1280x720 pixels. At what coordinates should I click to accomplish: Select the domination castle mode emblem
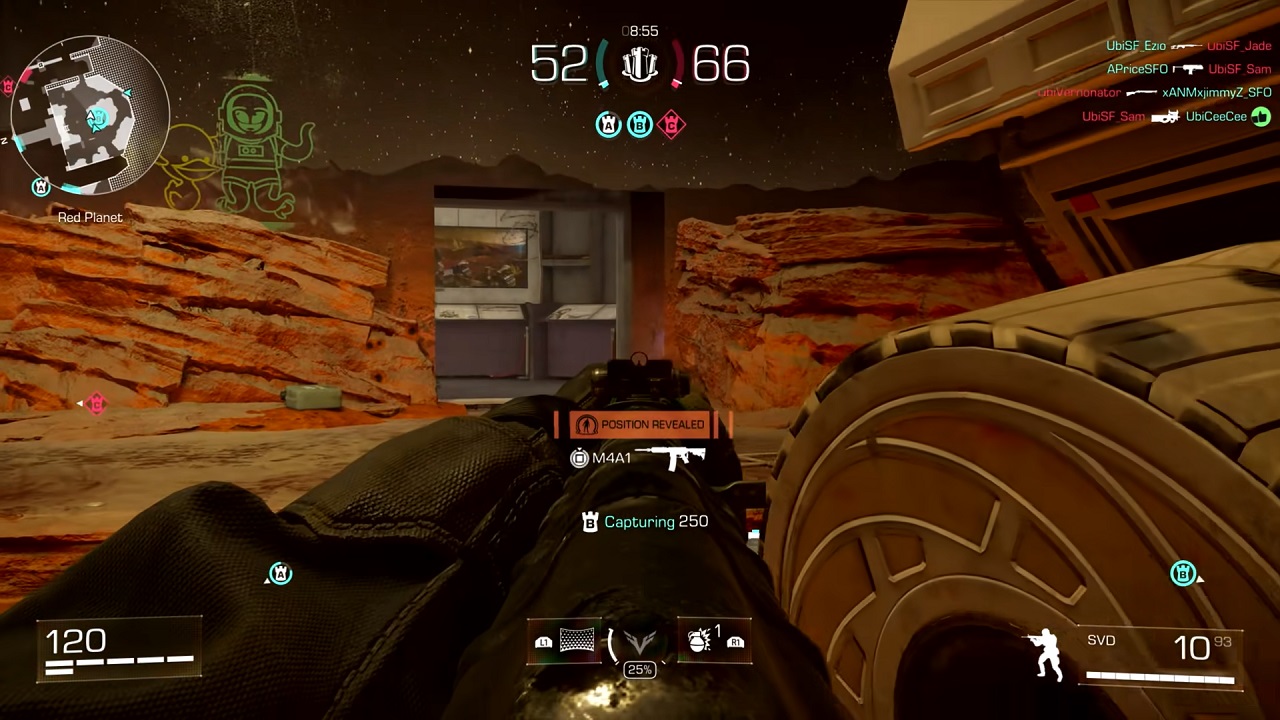click(639, 65)
